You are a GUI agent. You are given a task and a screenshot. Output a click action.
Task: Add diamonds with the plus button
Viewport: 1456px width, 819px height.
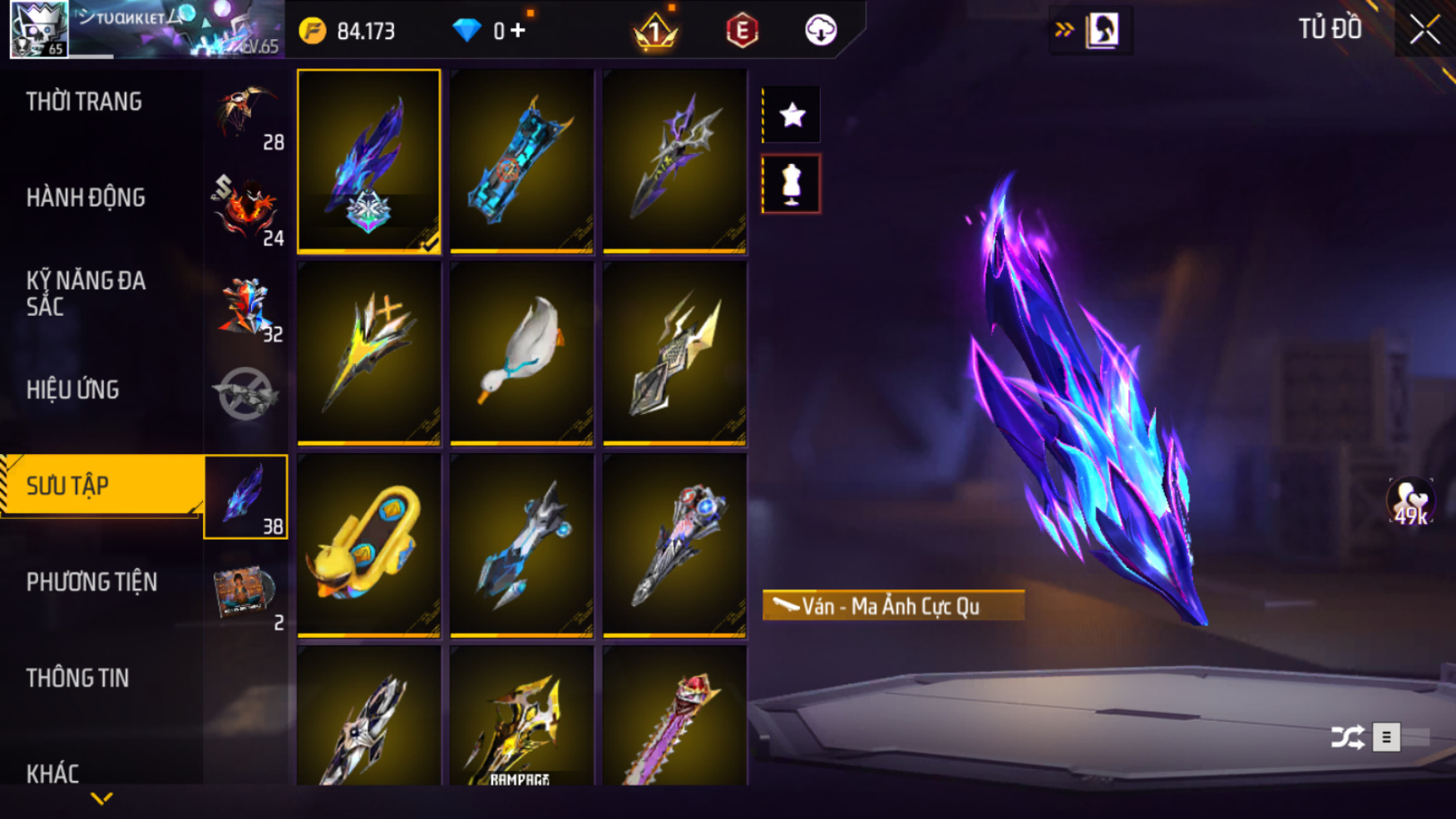coord(518,31)
